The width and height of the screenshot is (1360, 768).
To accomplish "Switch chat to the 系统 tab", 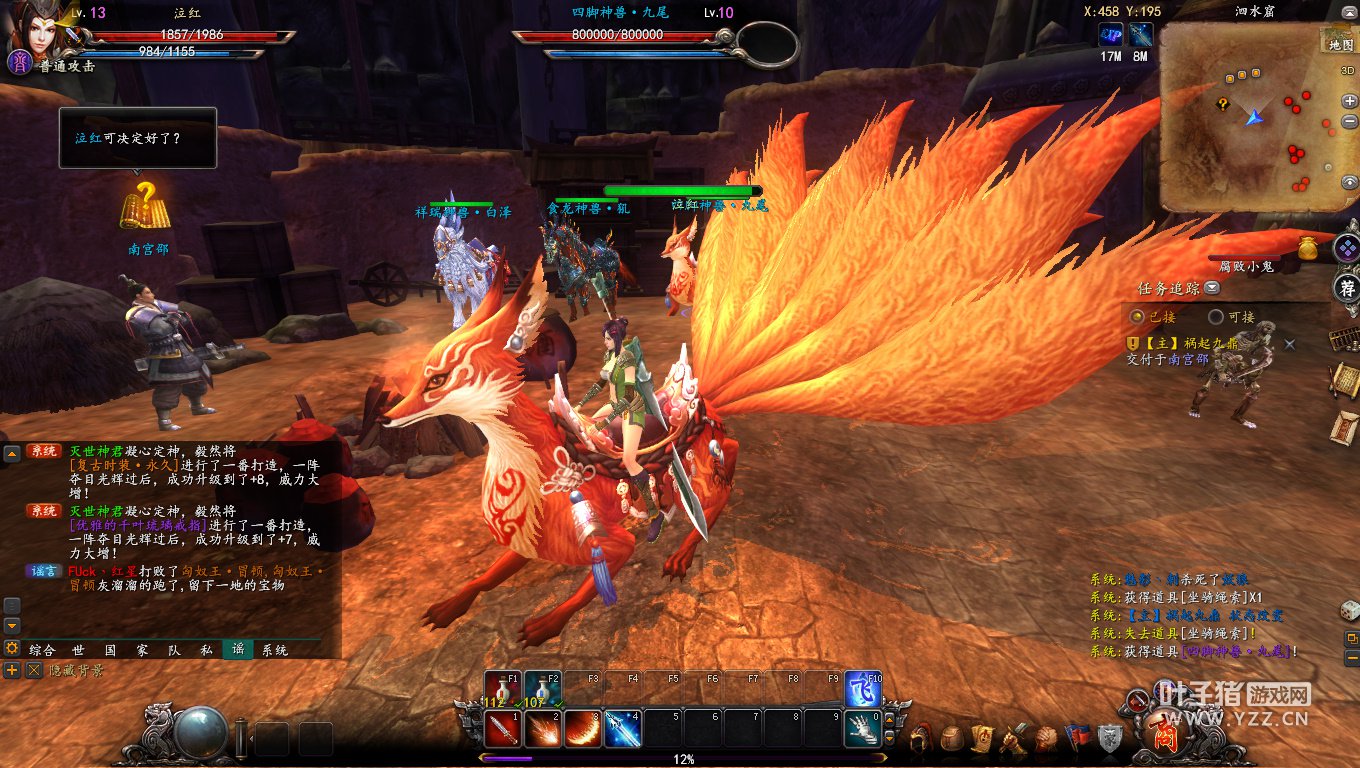I will pyautogui.click(x=274, y=649).
